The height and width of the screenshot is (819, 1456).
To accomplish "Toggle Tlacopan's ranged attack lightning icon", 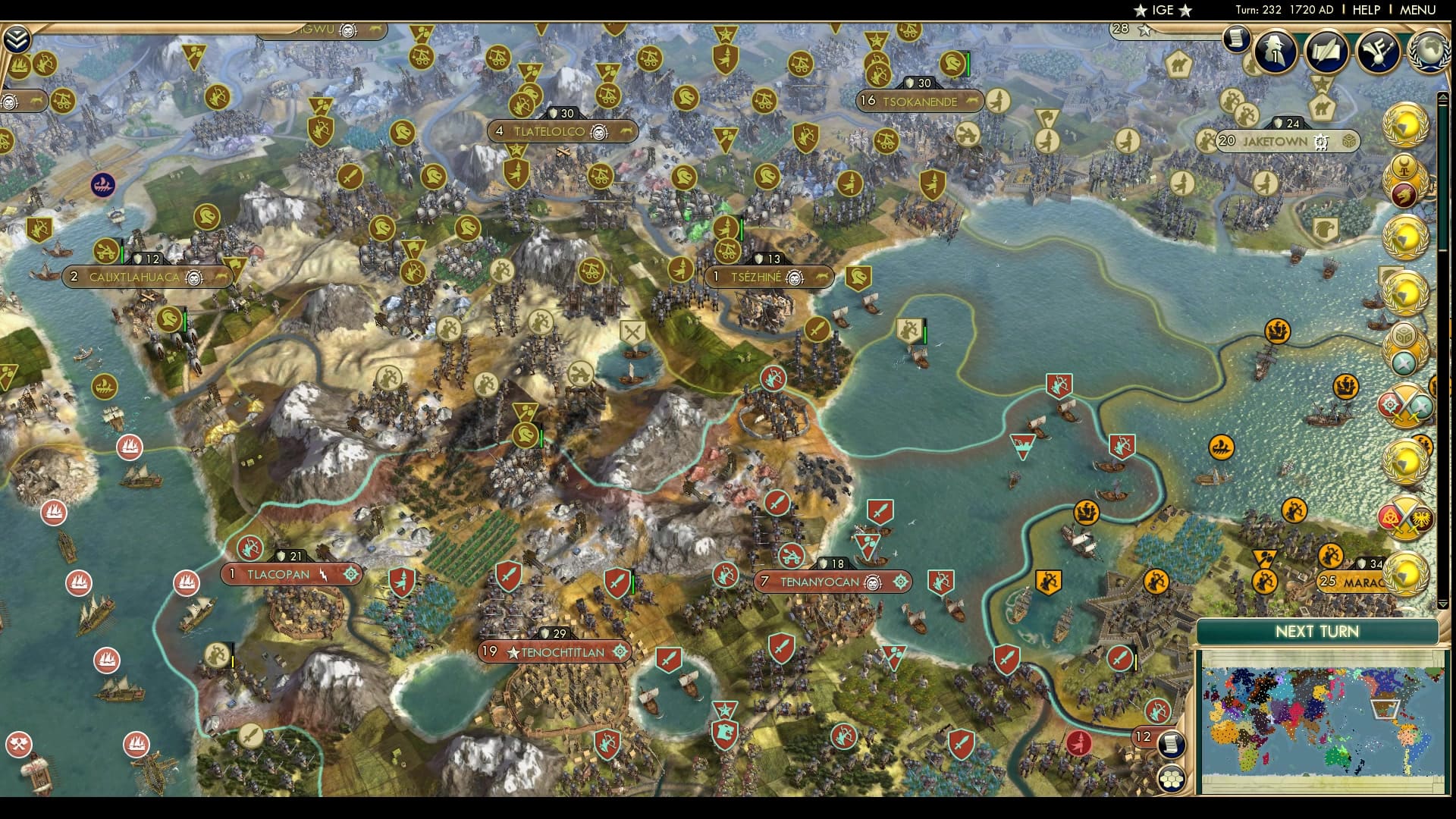I will (325, 574).
